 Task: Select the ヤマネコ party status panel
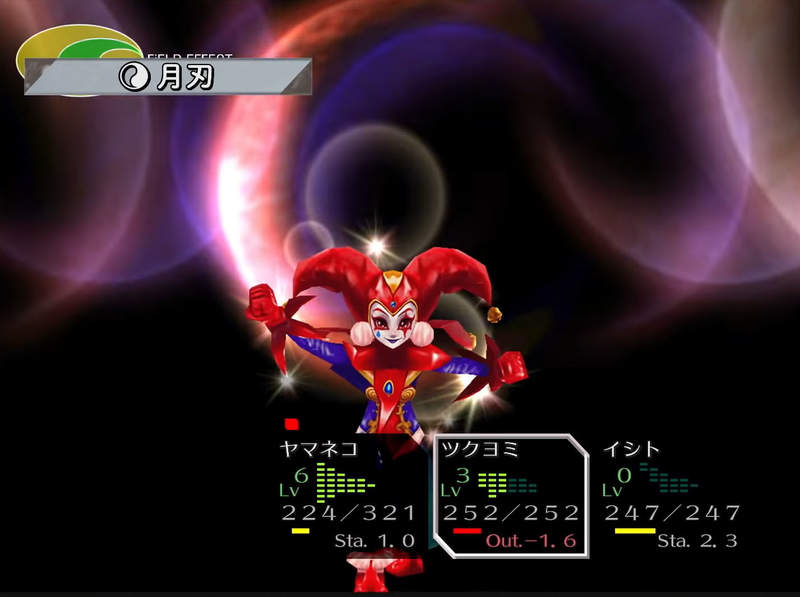[x=347, y=495]
